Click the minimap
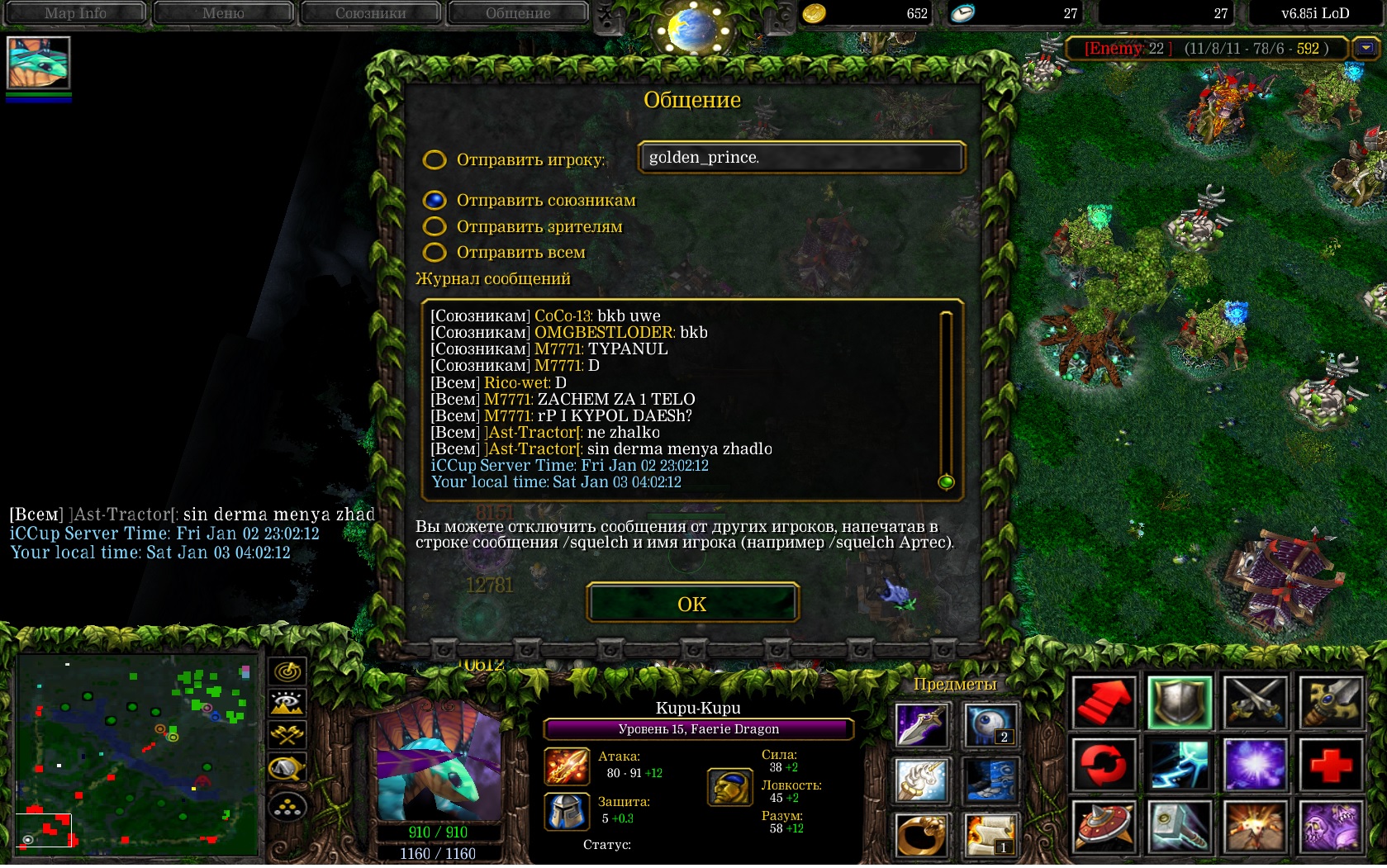Viewport: 1387px width, 868px height. pyautogui.click(x=137, y=753)
